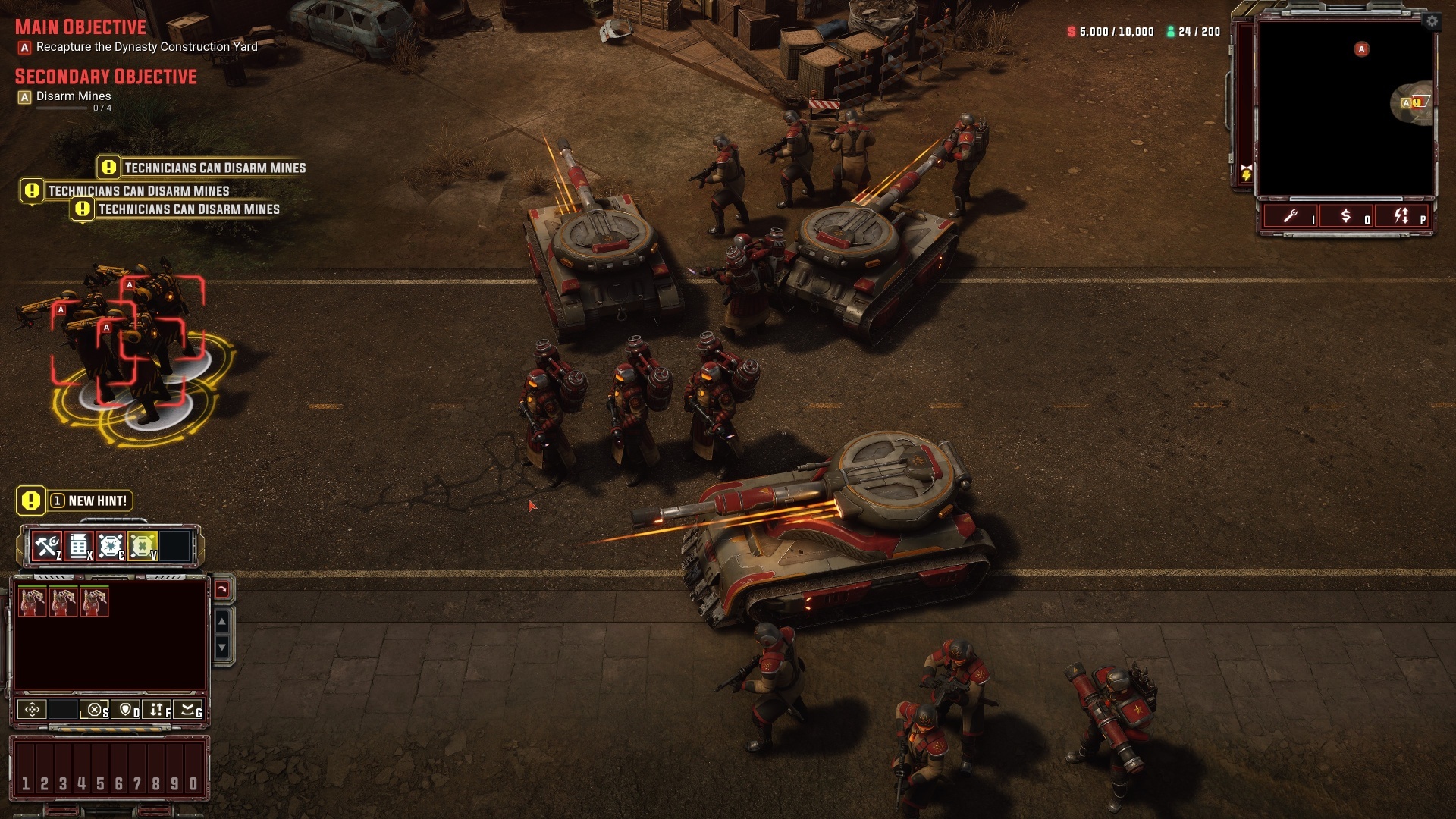Issue the move crosshair command

(32, 710)
